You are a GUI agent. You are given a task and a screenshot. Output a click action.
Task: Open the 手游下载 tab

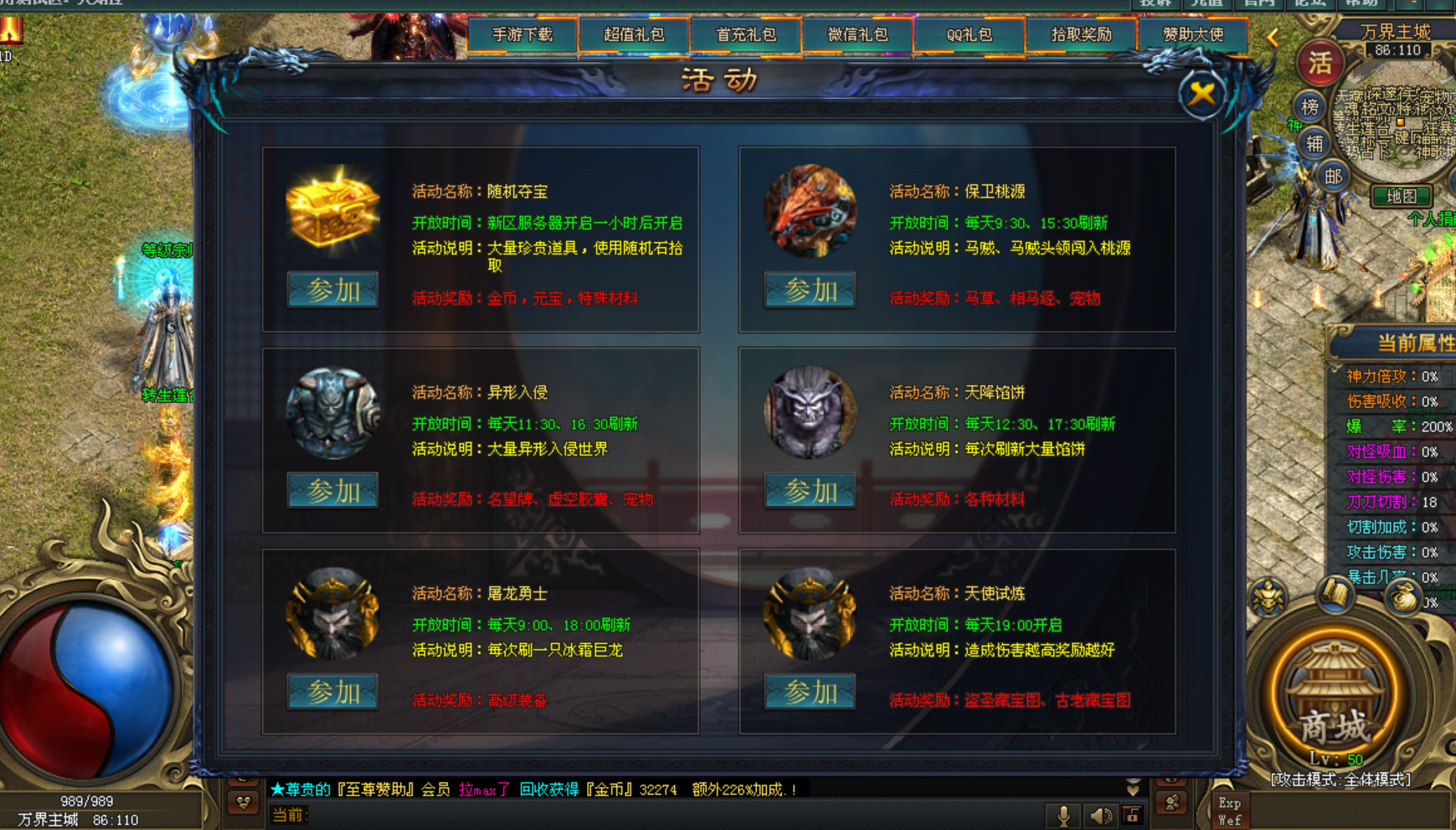[522, 35]
